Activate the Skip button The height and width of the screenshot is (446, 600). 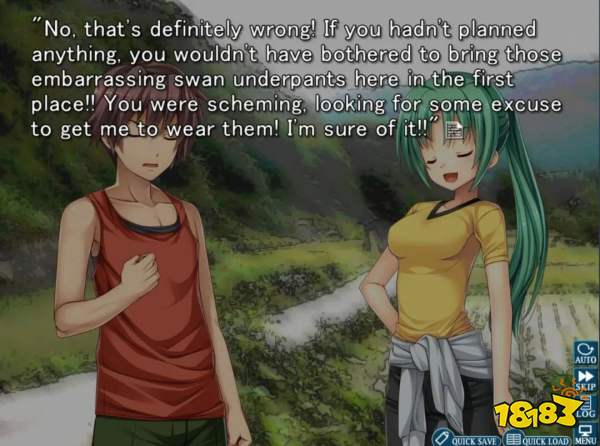coord(583,381)
